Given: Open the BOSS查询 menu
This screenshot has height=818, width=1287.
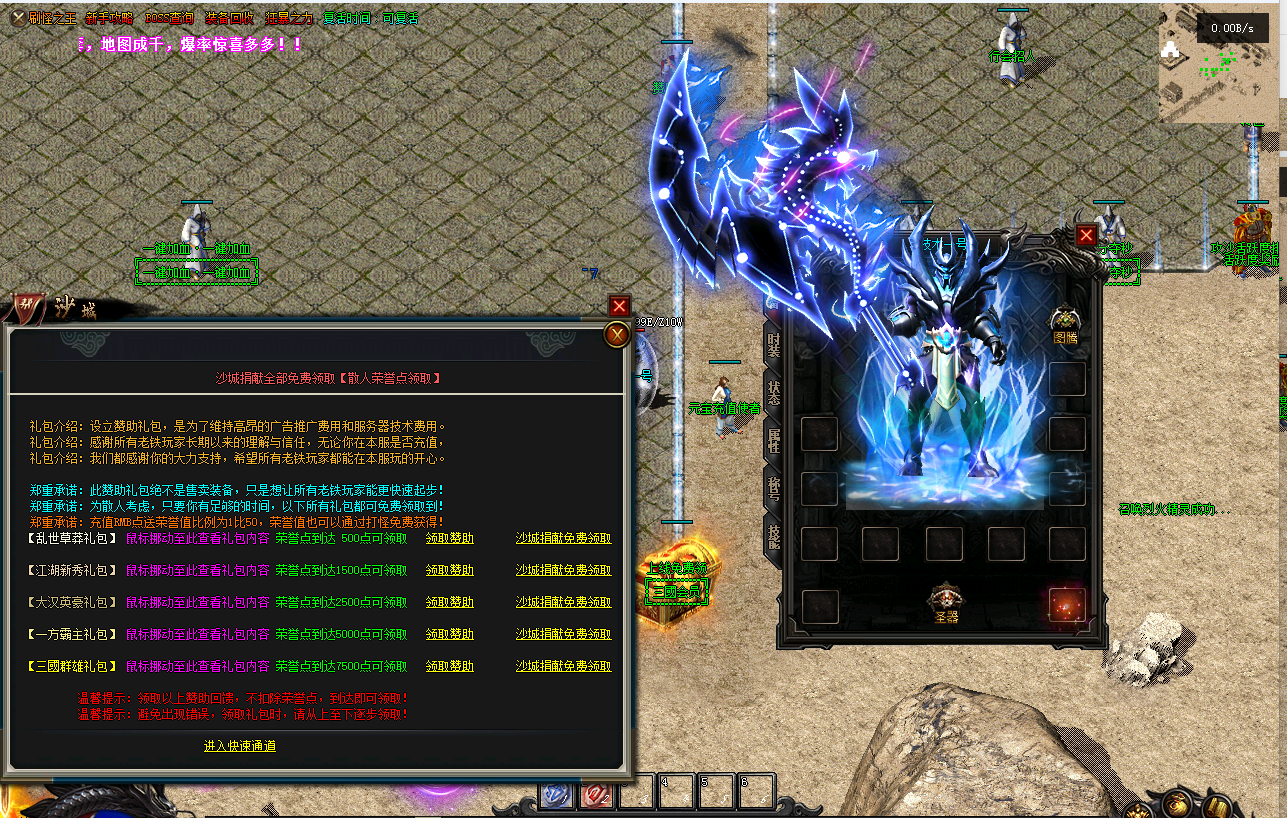Looking at the screenshot, I should click(x=170, y=18).
